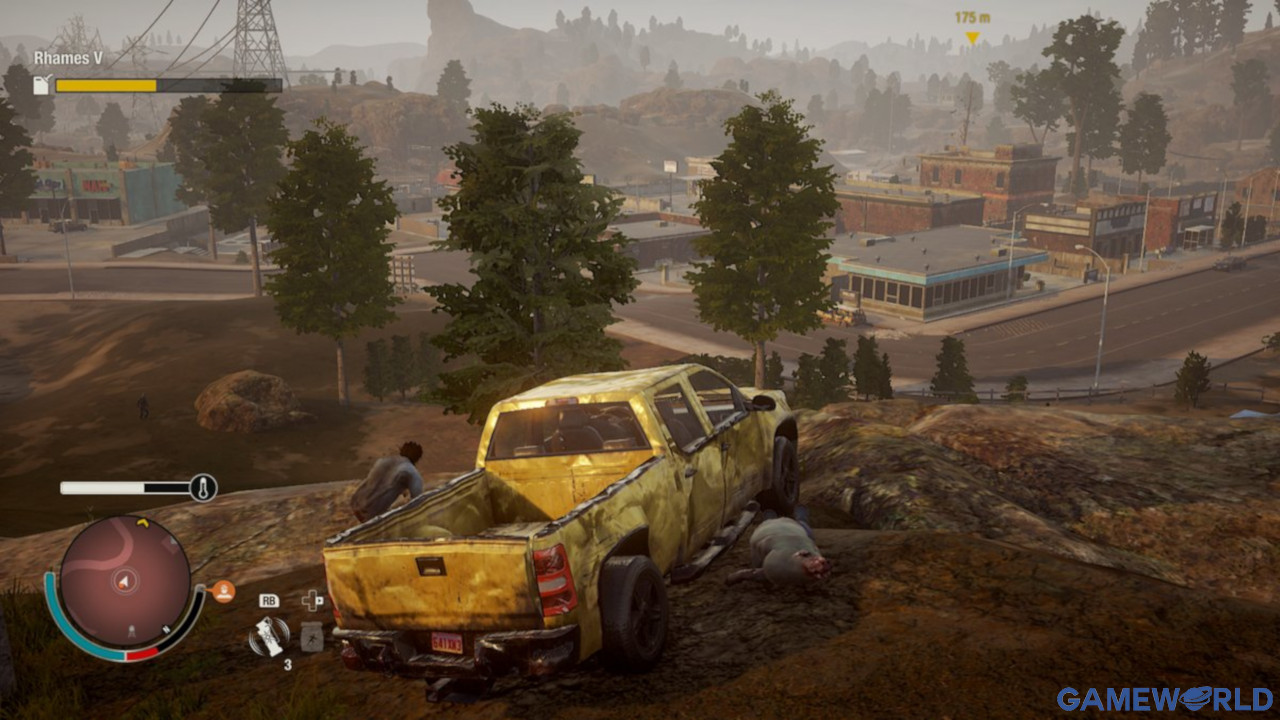The image size is (1280, 720).
Task: Click the thermometer icon
Action: pyautogui.click(x=203, y=488)
